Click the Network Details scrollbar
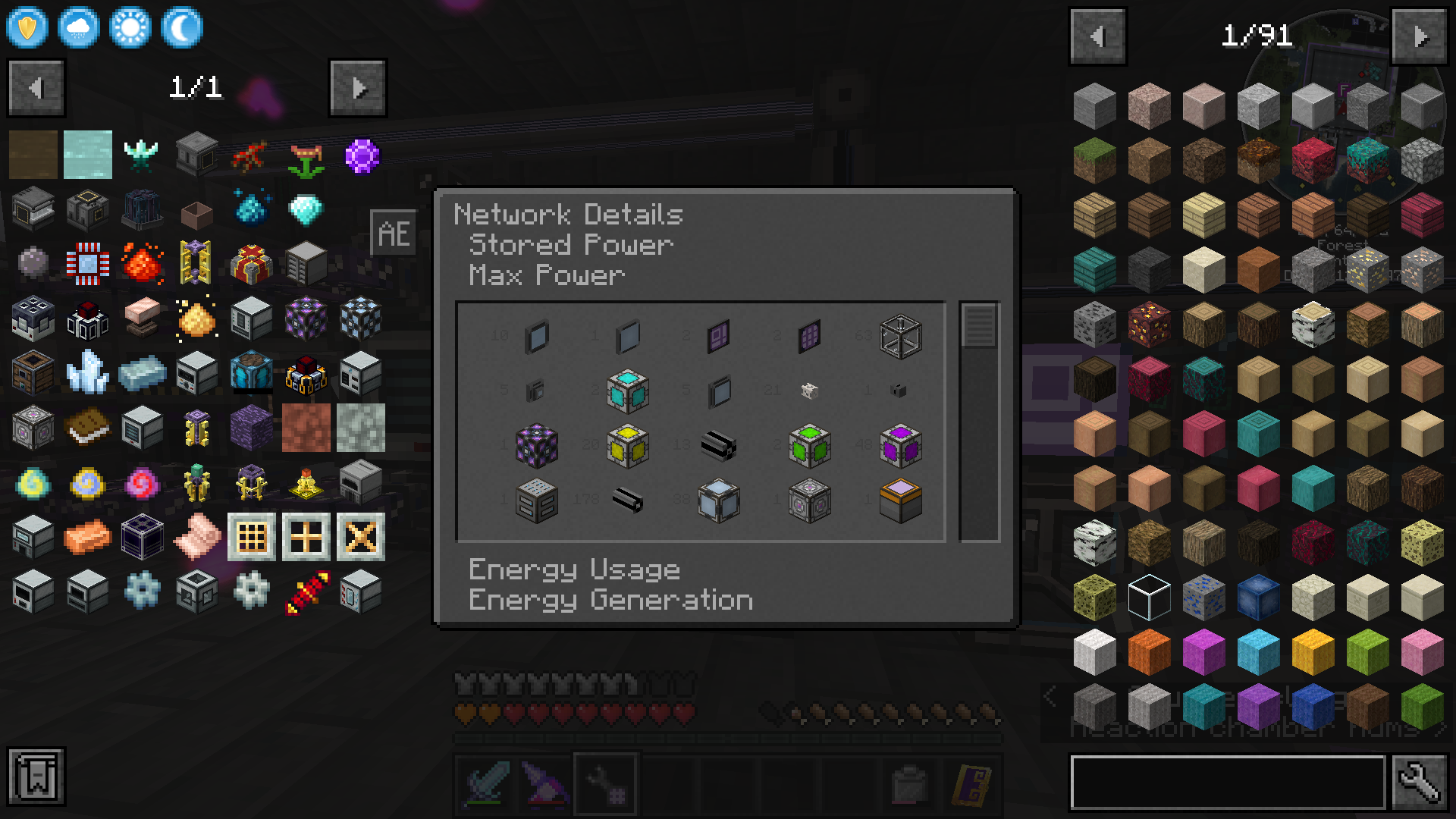1456x819 pixels. pos(981,326)
